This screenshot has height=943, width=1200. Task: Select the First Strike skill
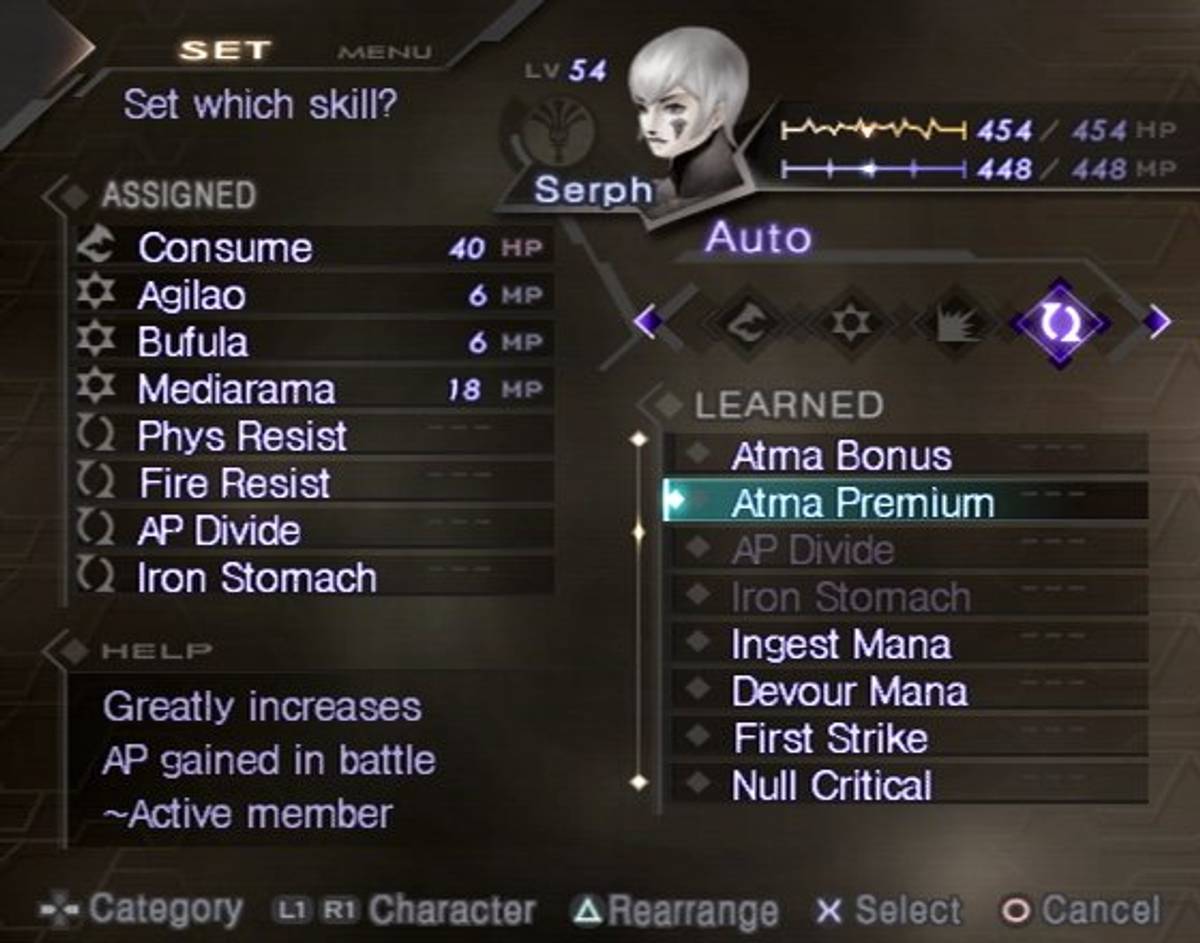click(x=905, y=738)
